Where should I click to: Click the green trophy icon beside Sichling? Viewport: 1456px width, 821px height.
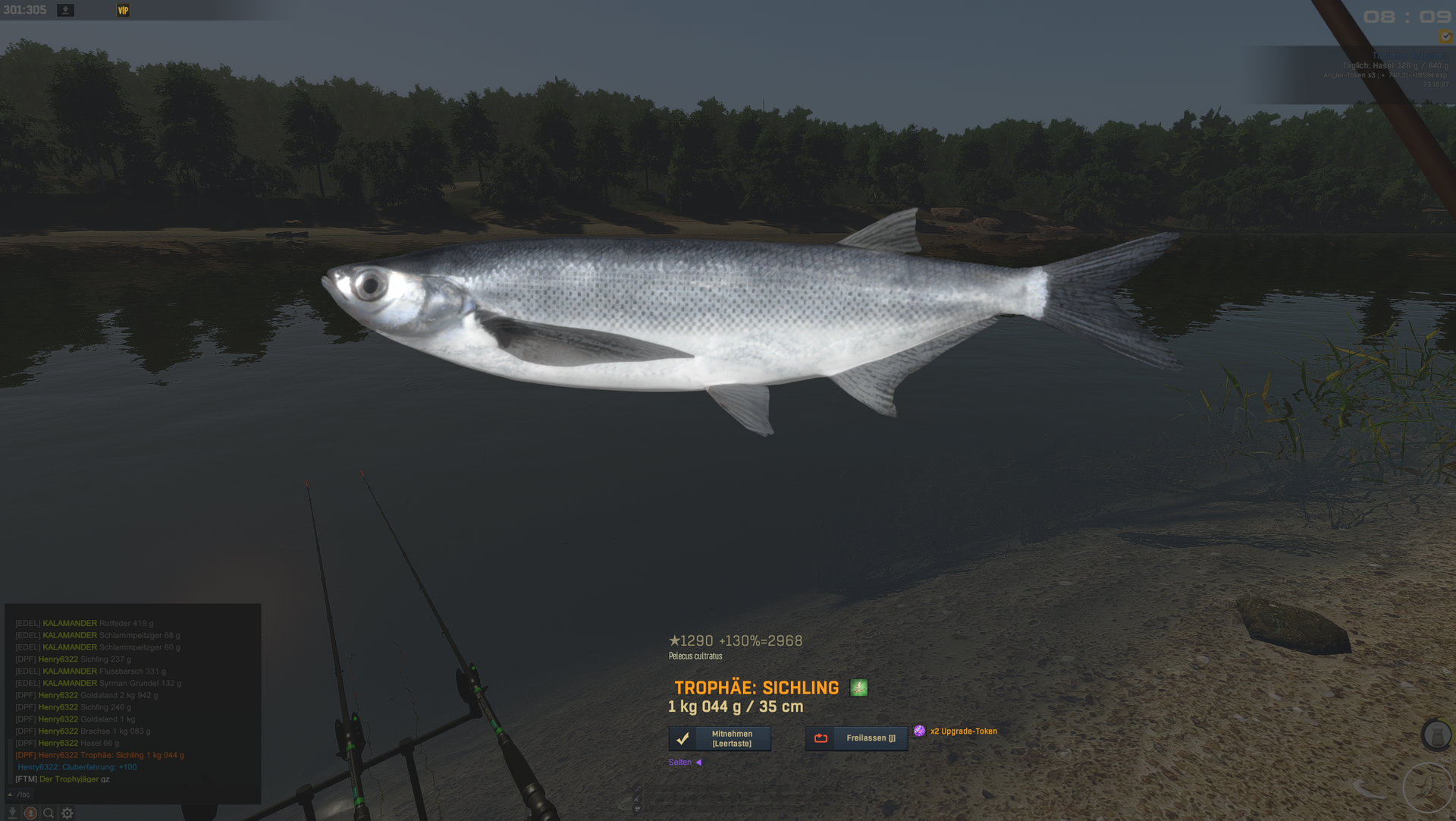(858, 688)
